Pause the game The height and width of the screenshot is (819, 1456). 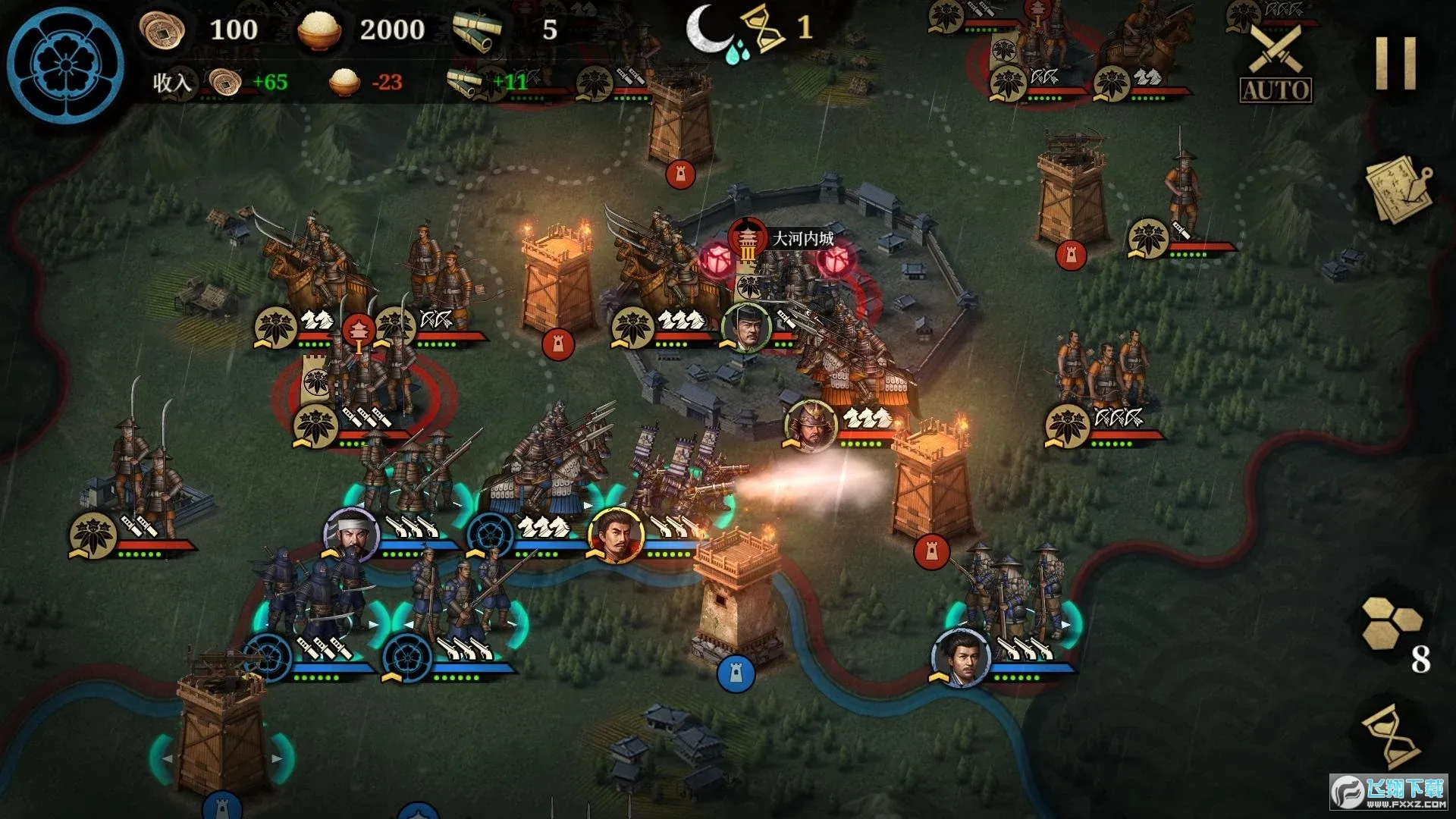[x=1396, y=64]
